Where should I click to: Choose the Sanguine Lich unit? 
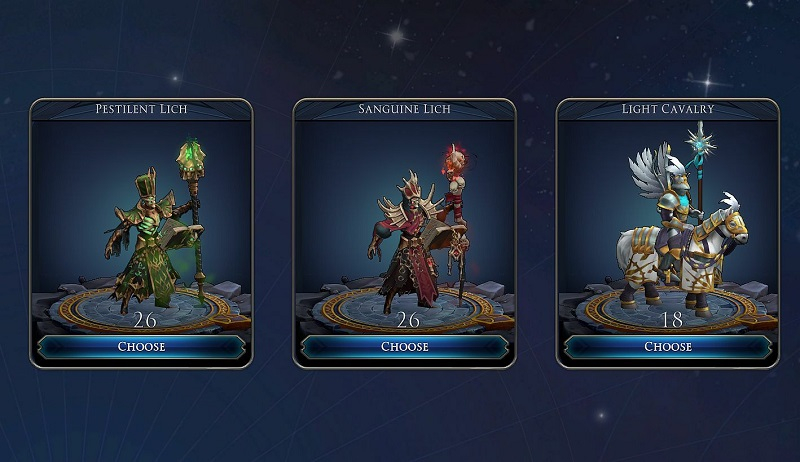pyautogui.click(x=404, y=347)
